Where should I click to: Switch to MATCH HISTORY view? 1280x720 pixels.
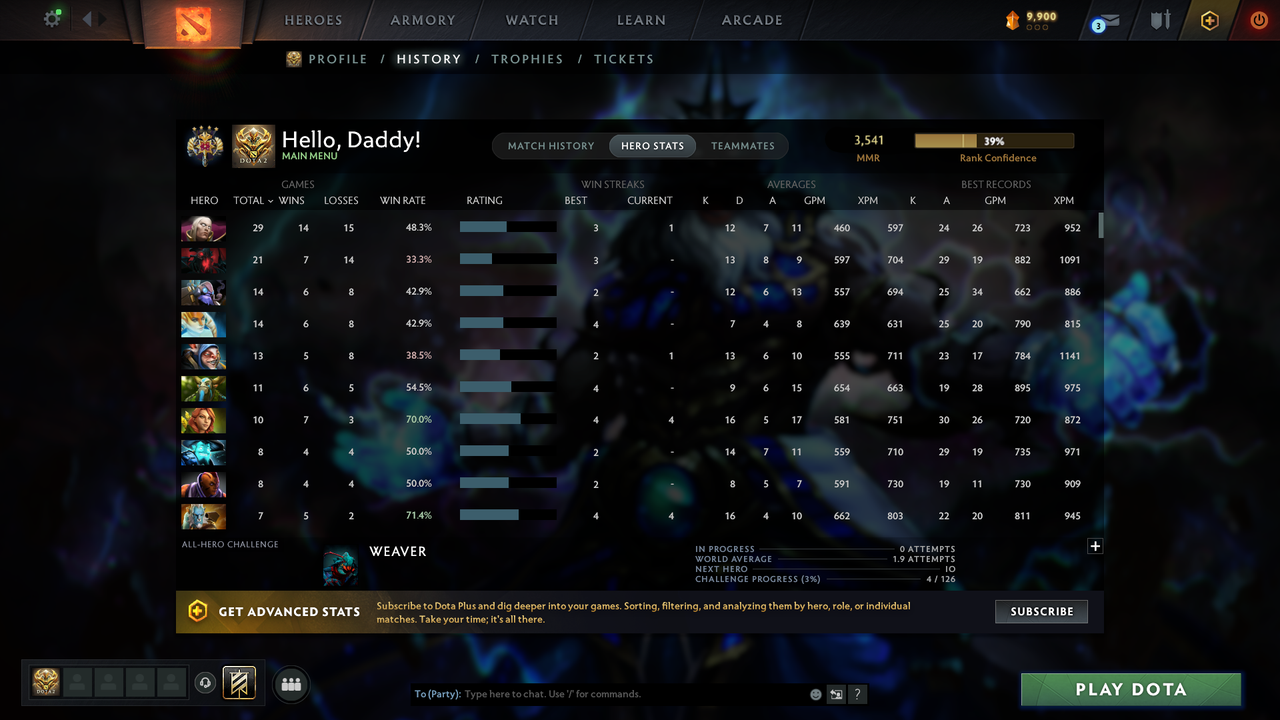[x=551, y=145]
